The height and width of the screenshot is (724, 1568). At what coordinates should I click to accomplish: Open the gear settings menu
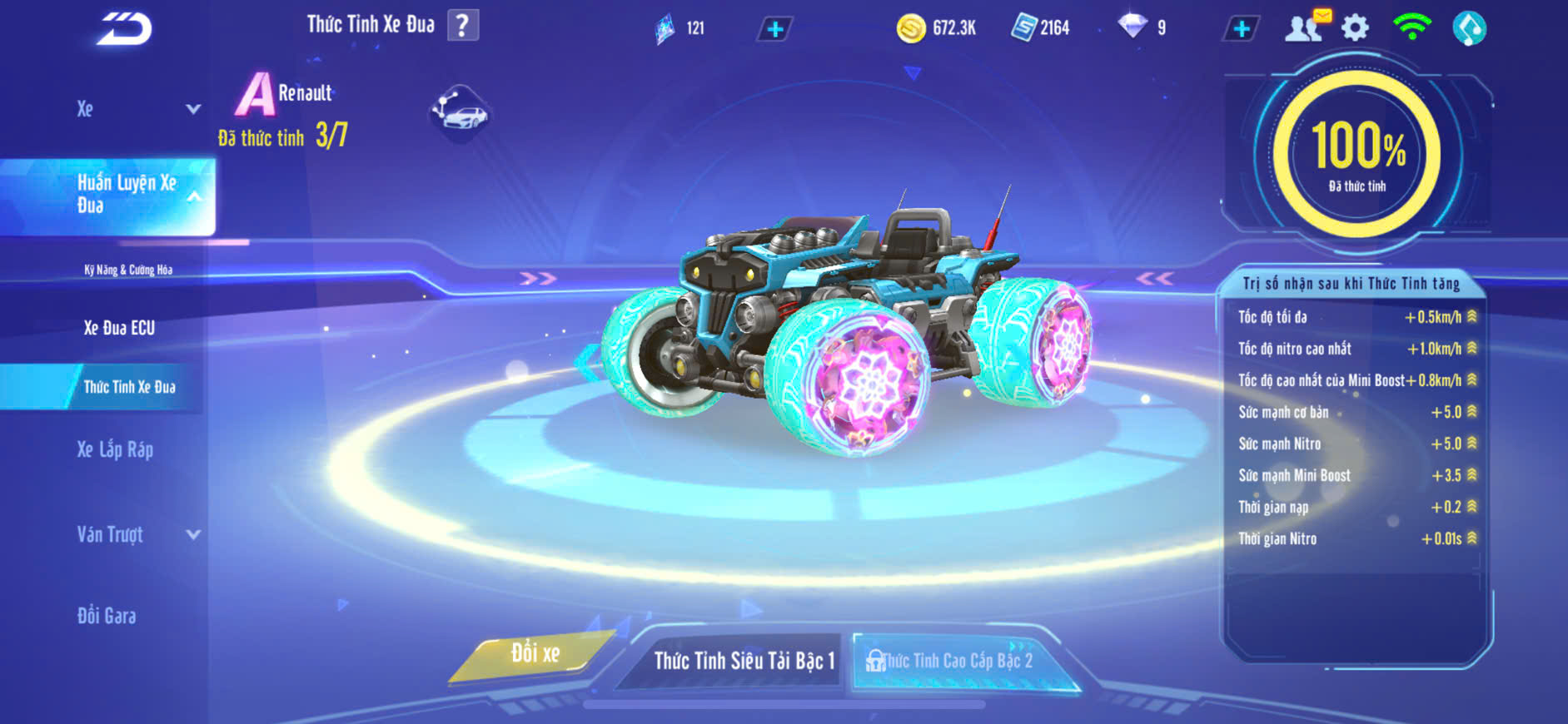1355,28
